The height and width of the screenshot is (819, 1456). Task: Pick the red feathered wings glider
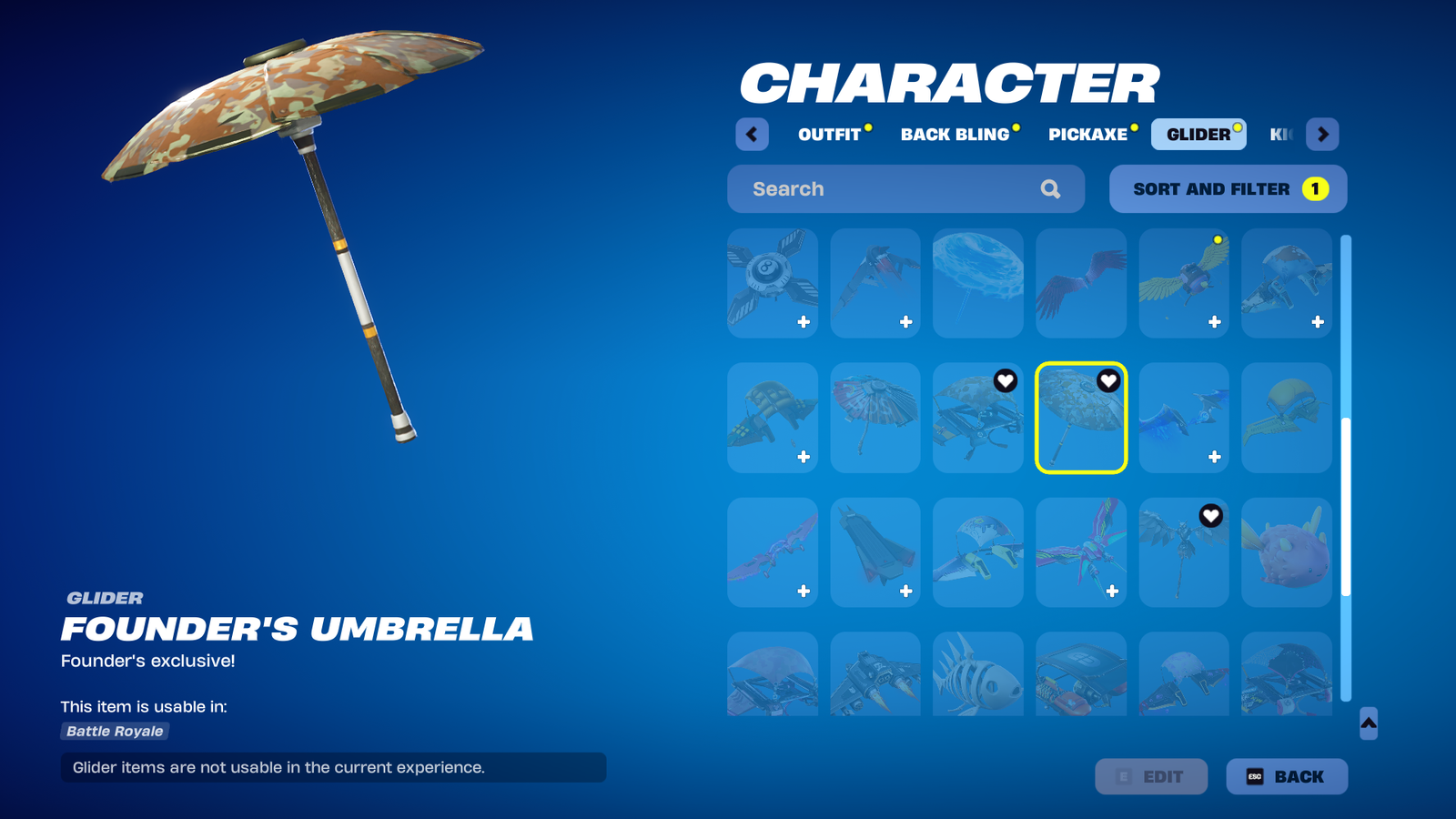point(1080,283)
